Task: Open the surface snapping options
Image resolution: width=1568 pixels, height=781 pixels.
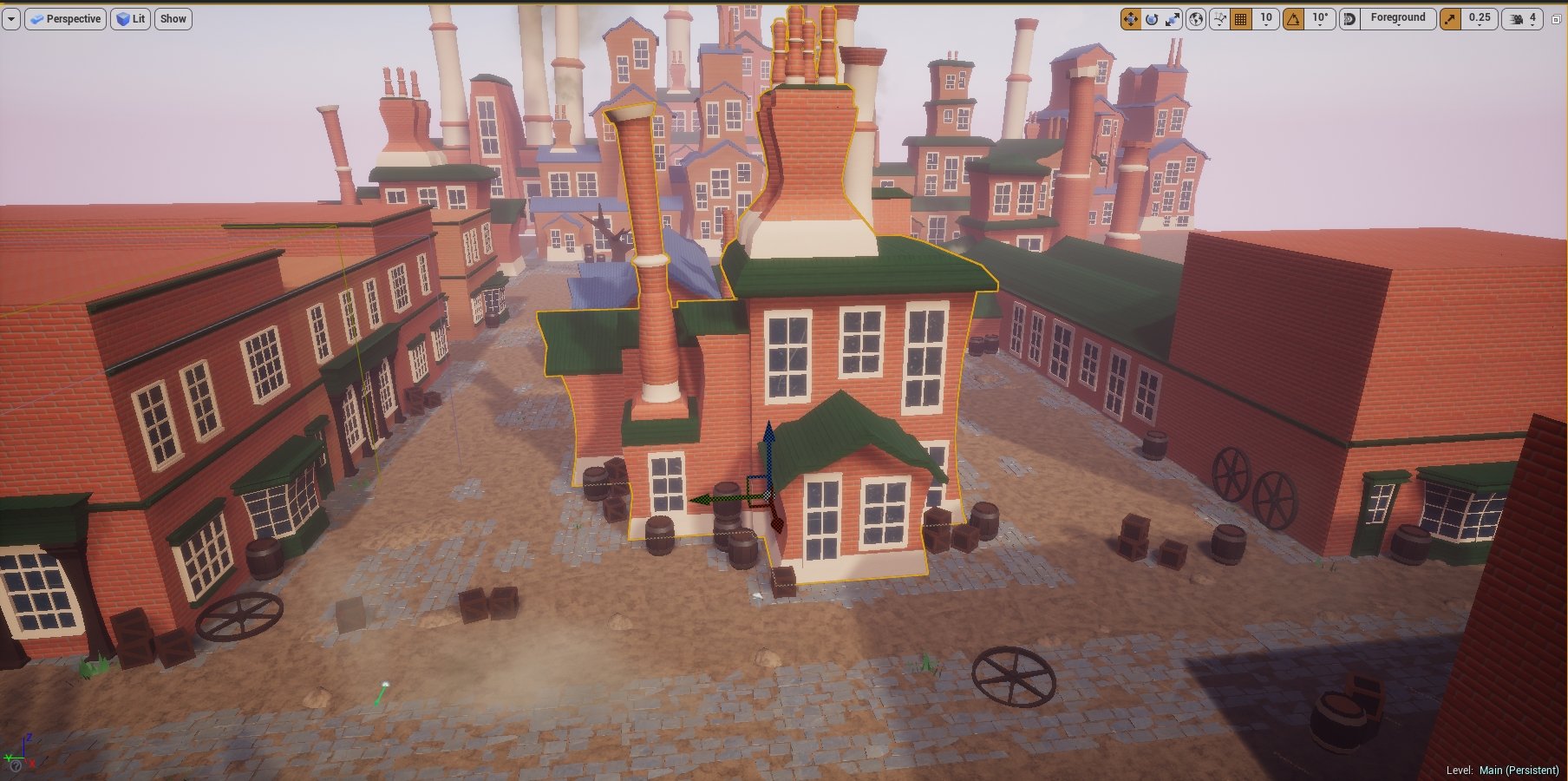Action: pos(1219,19)
